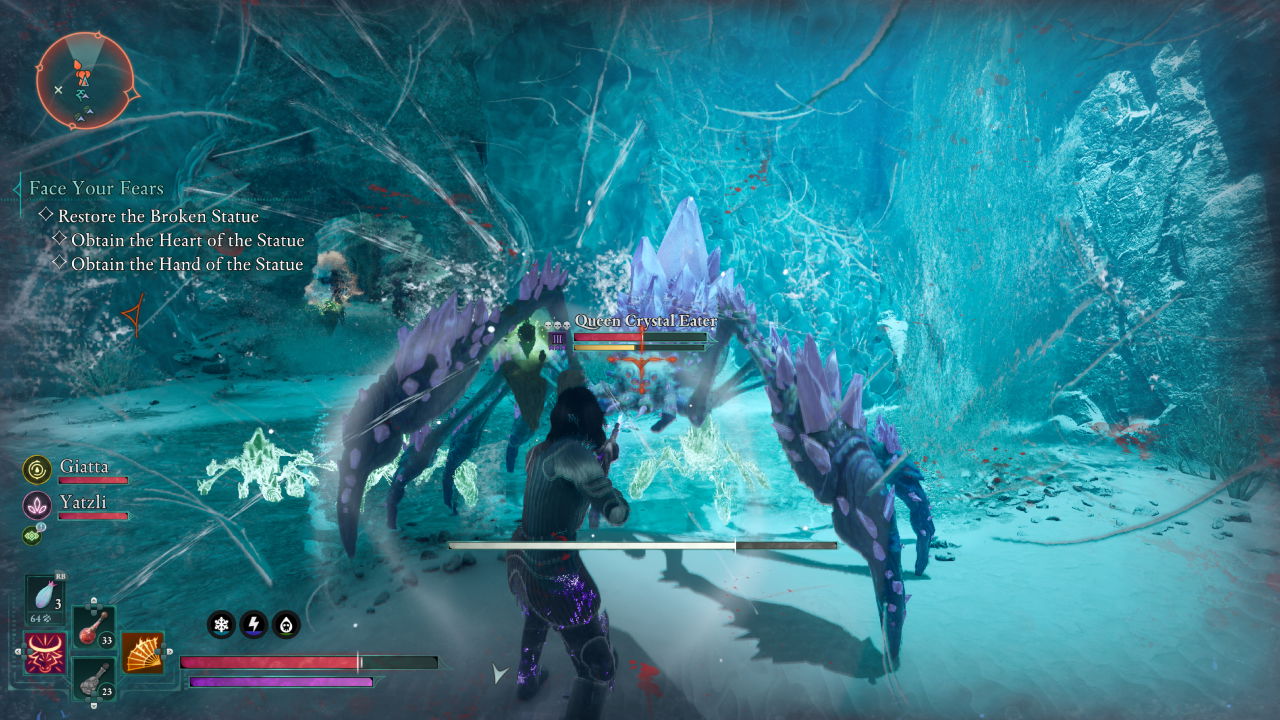1280x720 pixels.
Task: Select companion Giatta's portrait icon
Action: (x=37, y=469)
